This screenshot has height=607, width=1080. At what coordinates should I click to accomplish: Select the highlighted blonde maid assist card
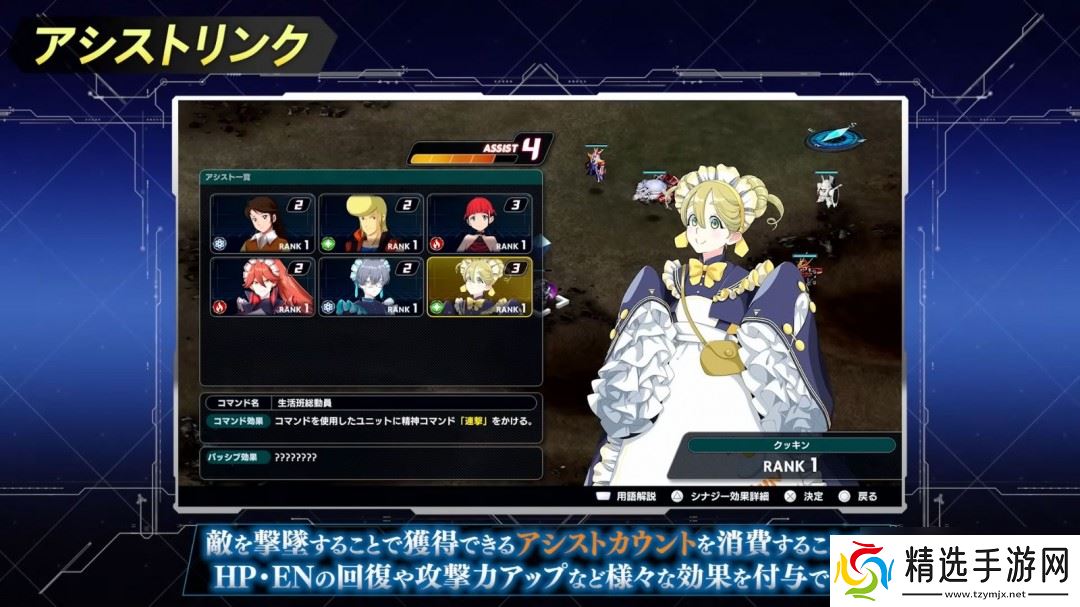479,287
